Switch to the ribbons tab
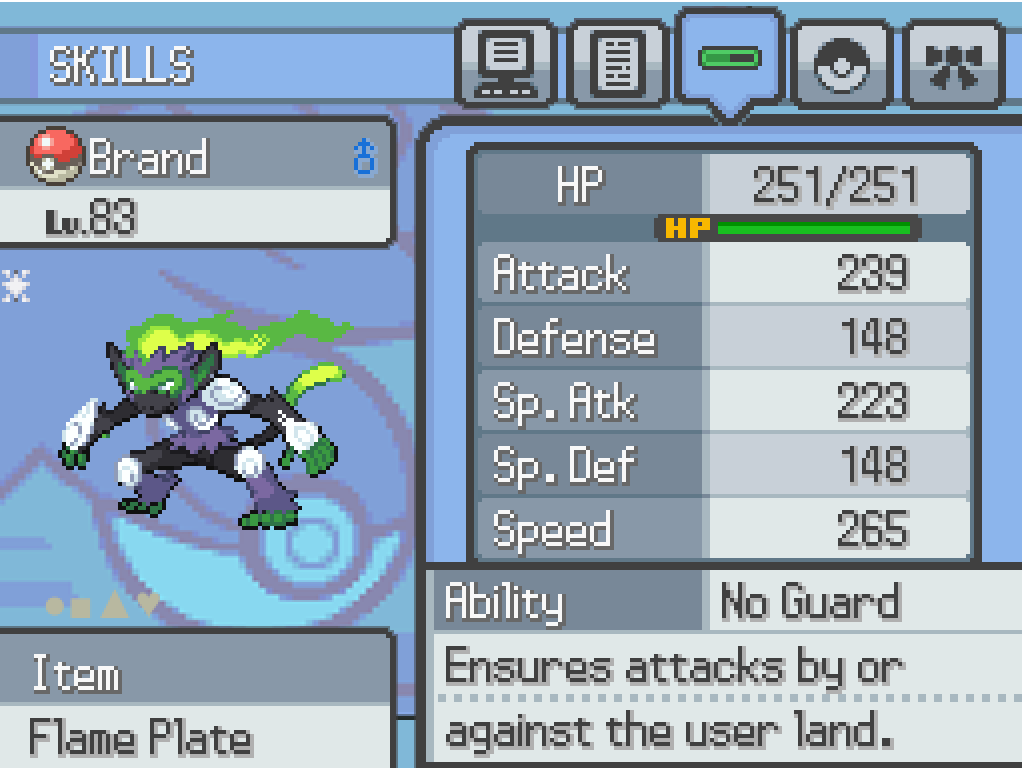 [954, 65]
